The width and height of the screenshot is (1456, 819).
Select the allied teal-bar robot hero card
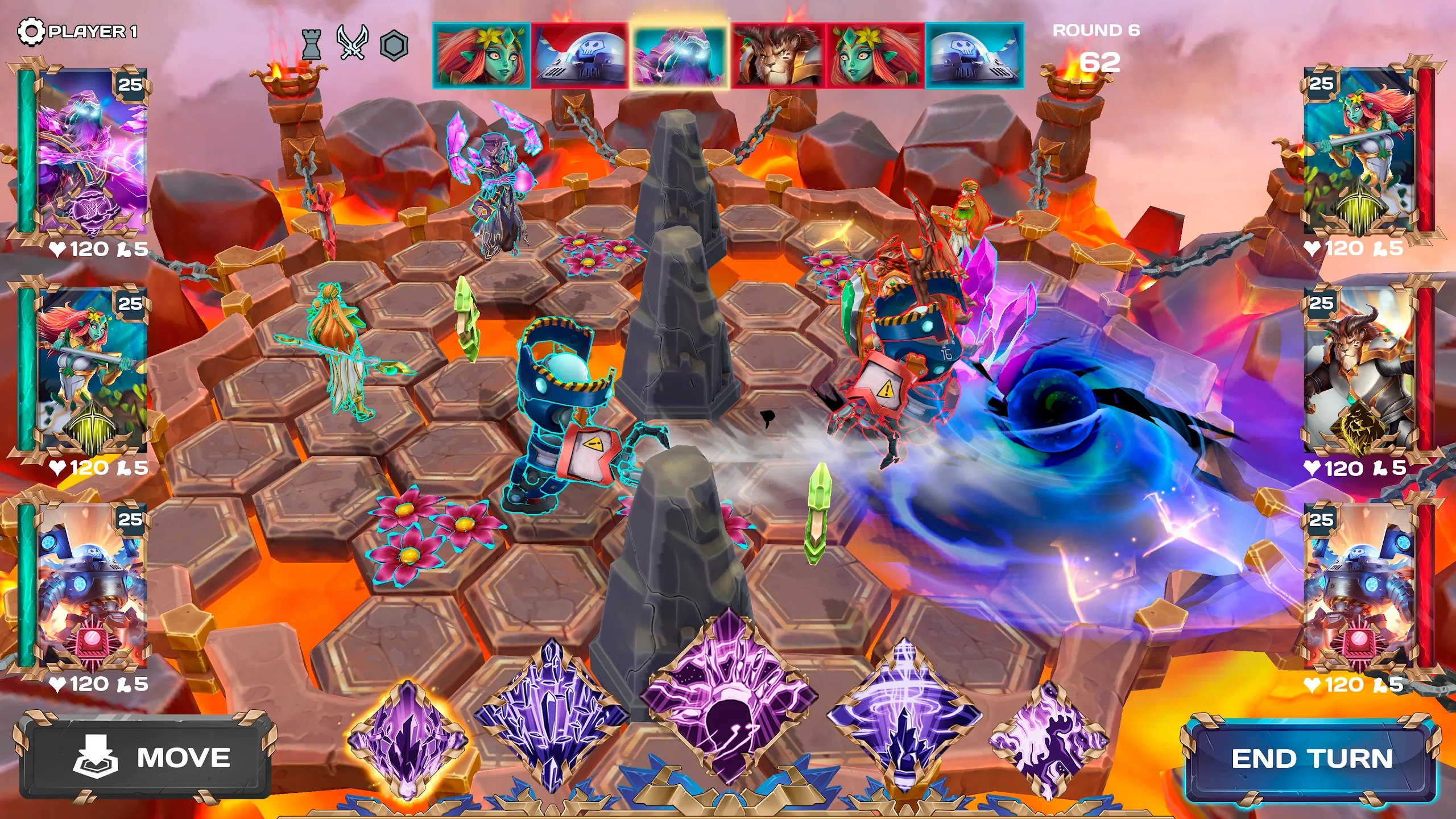91,586
